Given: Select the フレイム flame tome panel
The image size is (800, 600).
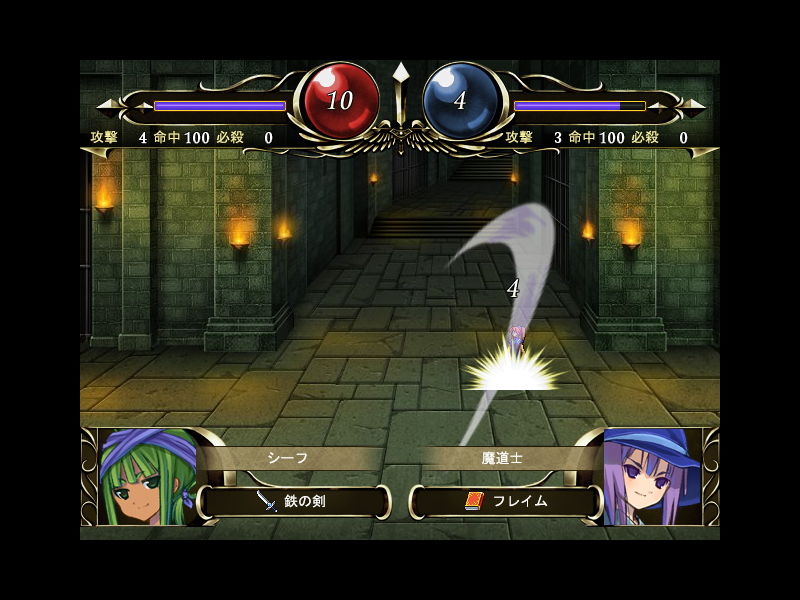Looking at the screenshot, I should 506,501.
